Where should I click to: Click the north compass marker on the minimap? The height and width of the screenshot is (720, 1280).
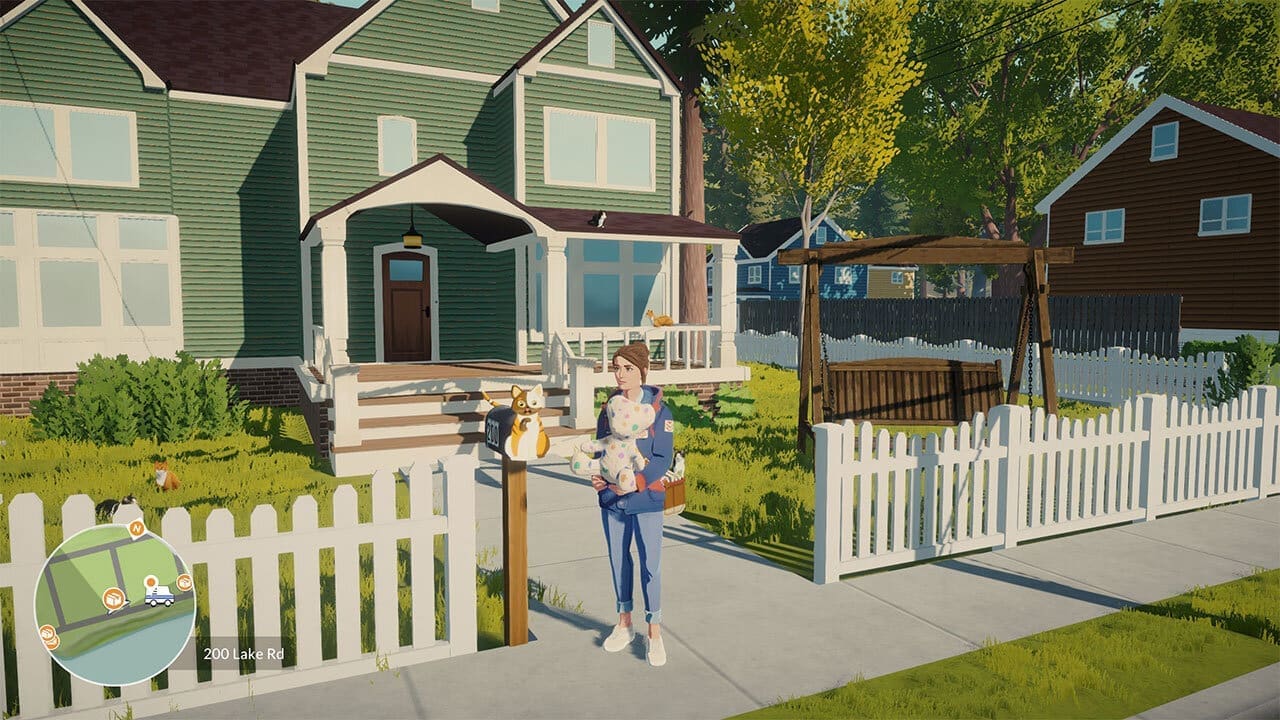(x=137, y=527)
